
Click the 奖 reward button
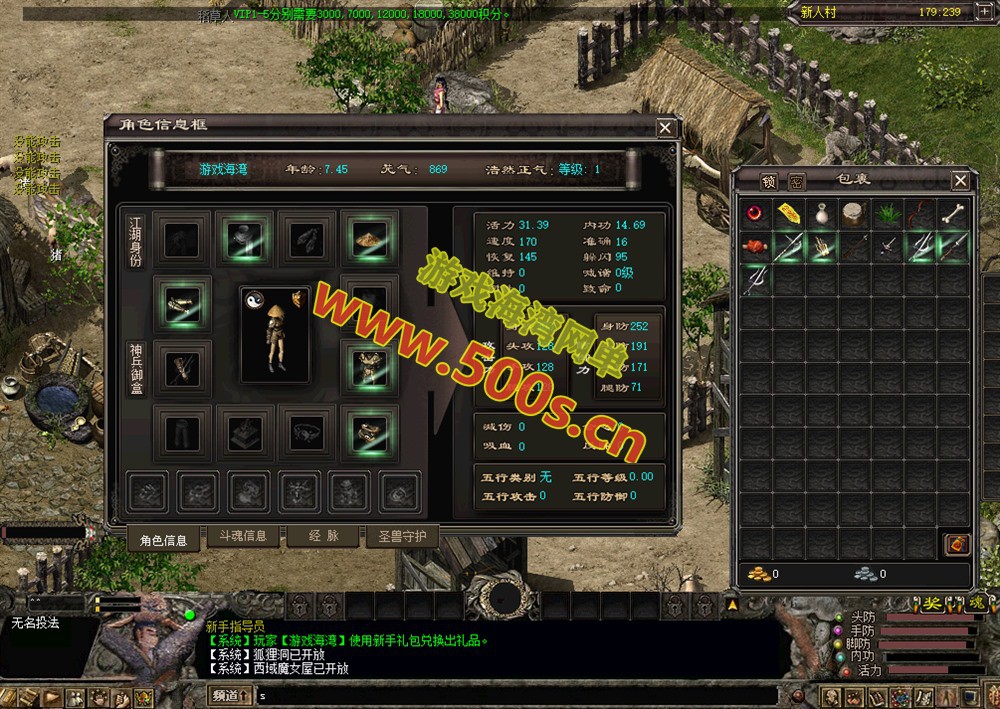(932, 604)
